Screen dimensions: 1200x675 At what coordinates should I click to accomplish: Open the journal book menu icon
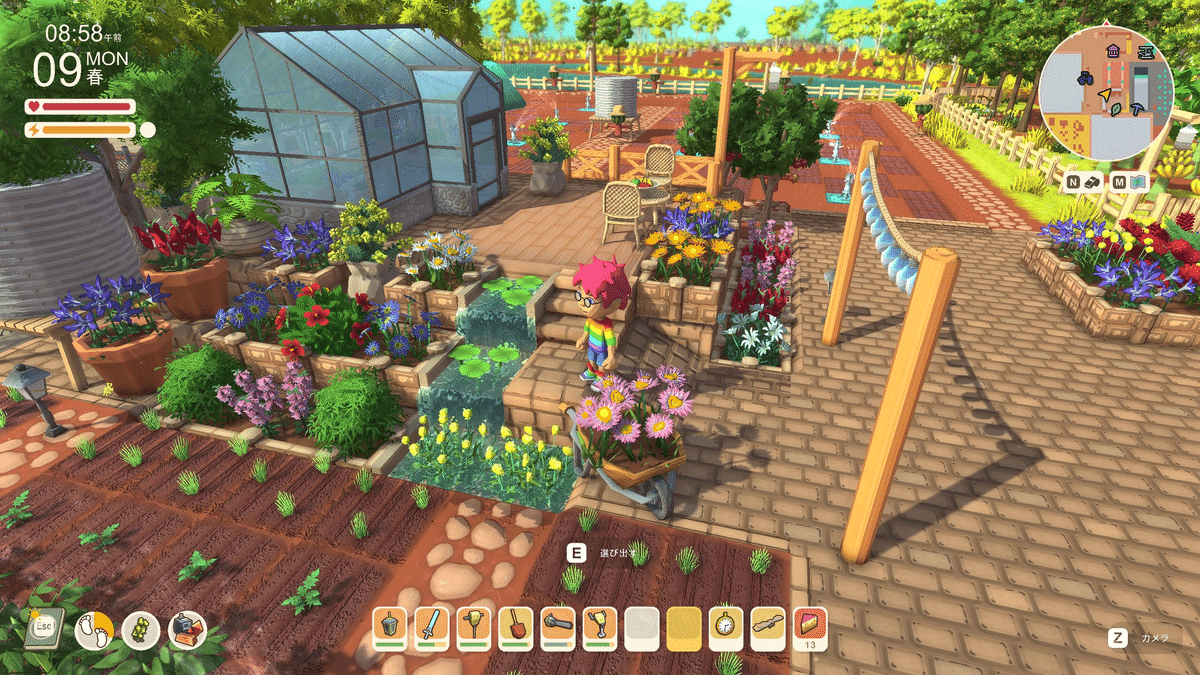(45, 627)
